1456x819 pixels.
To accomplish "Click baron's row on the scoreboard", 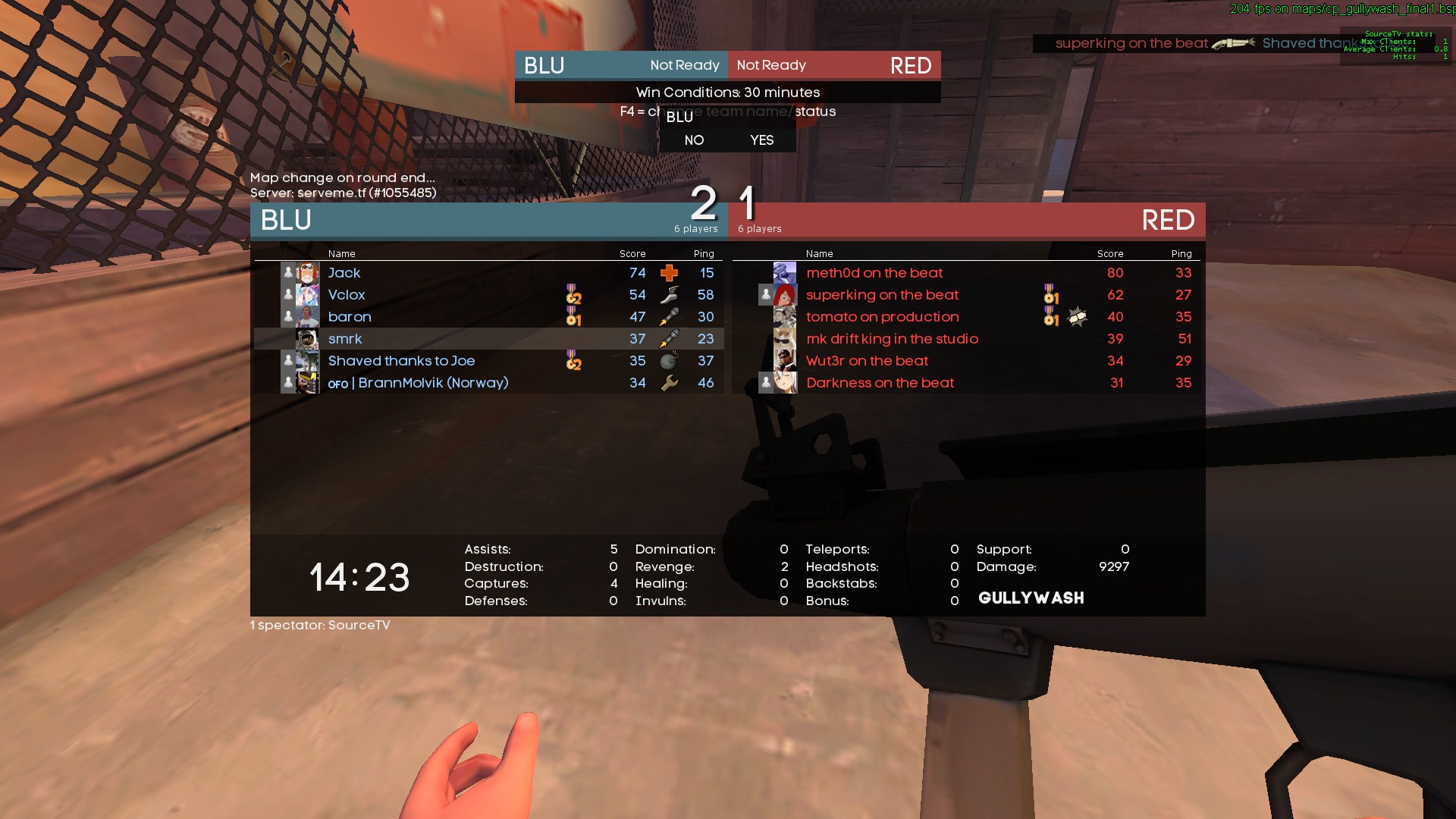I will click(350, 317).
